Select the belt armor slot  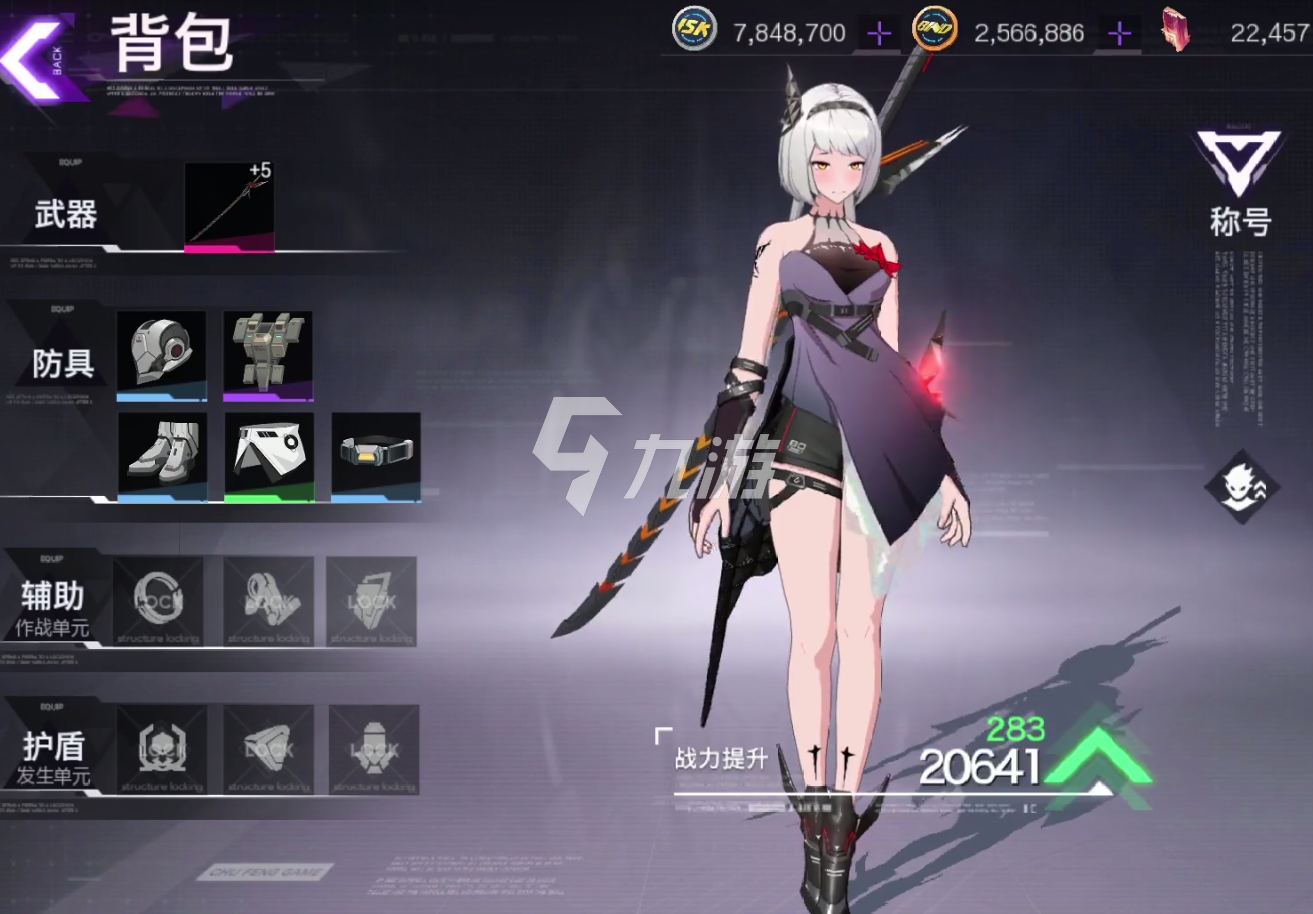(x=376, y=454)
